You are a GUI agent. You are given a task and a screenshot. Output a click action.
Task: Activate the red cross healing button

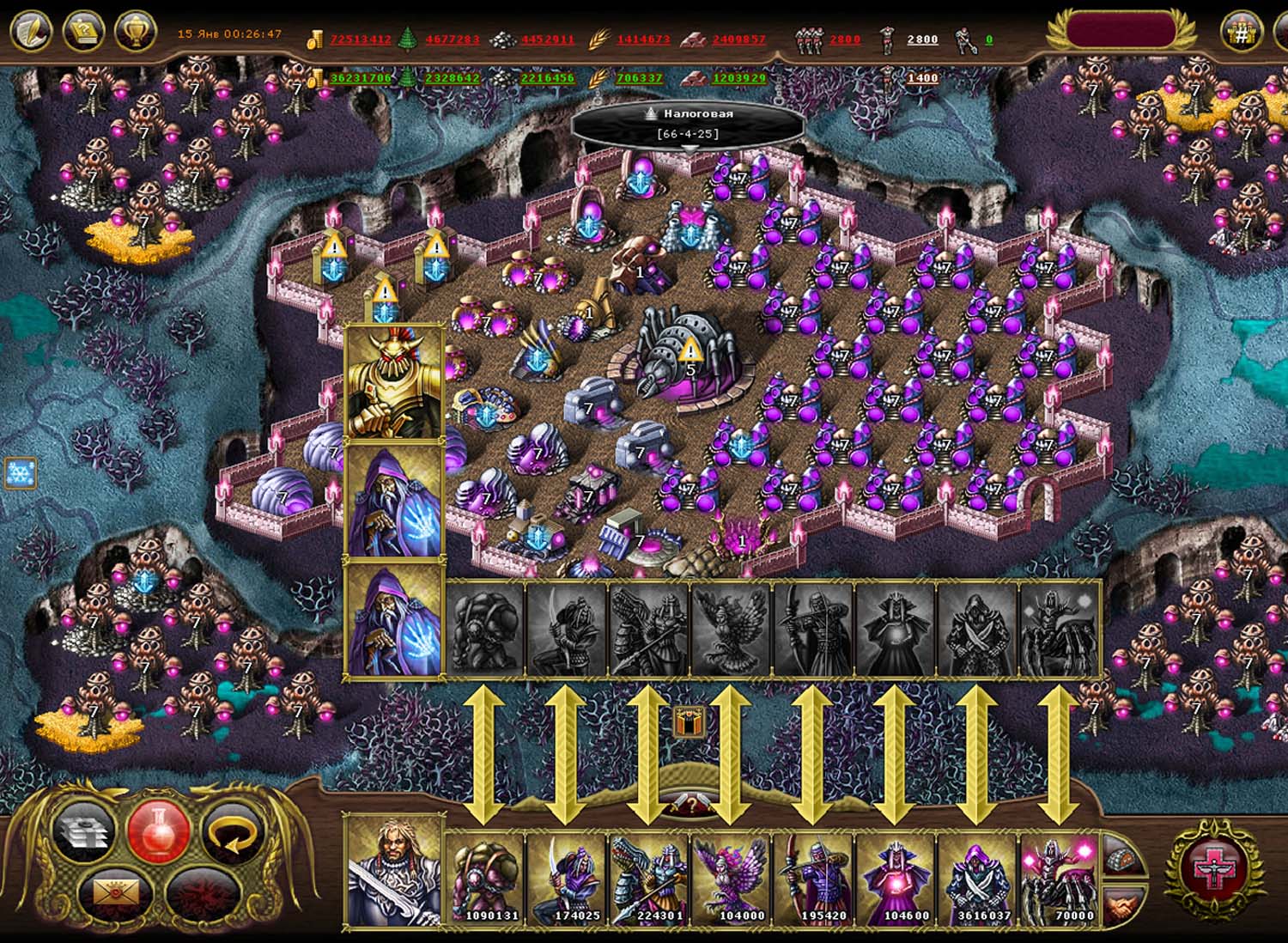tap(1212, 869)
